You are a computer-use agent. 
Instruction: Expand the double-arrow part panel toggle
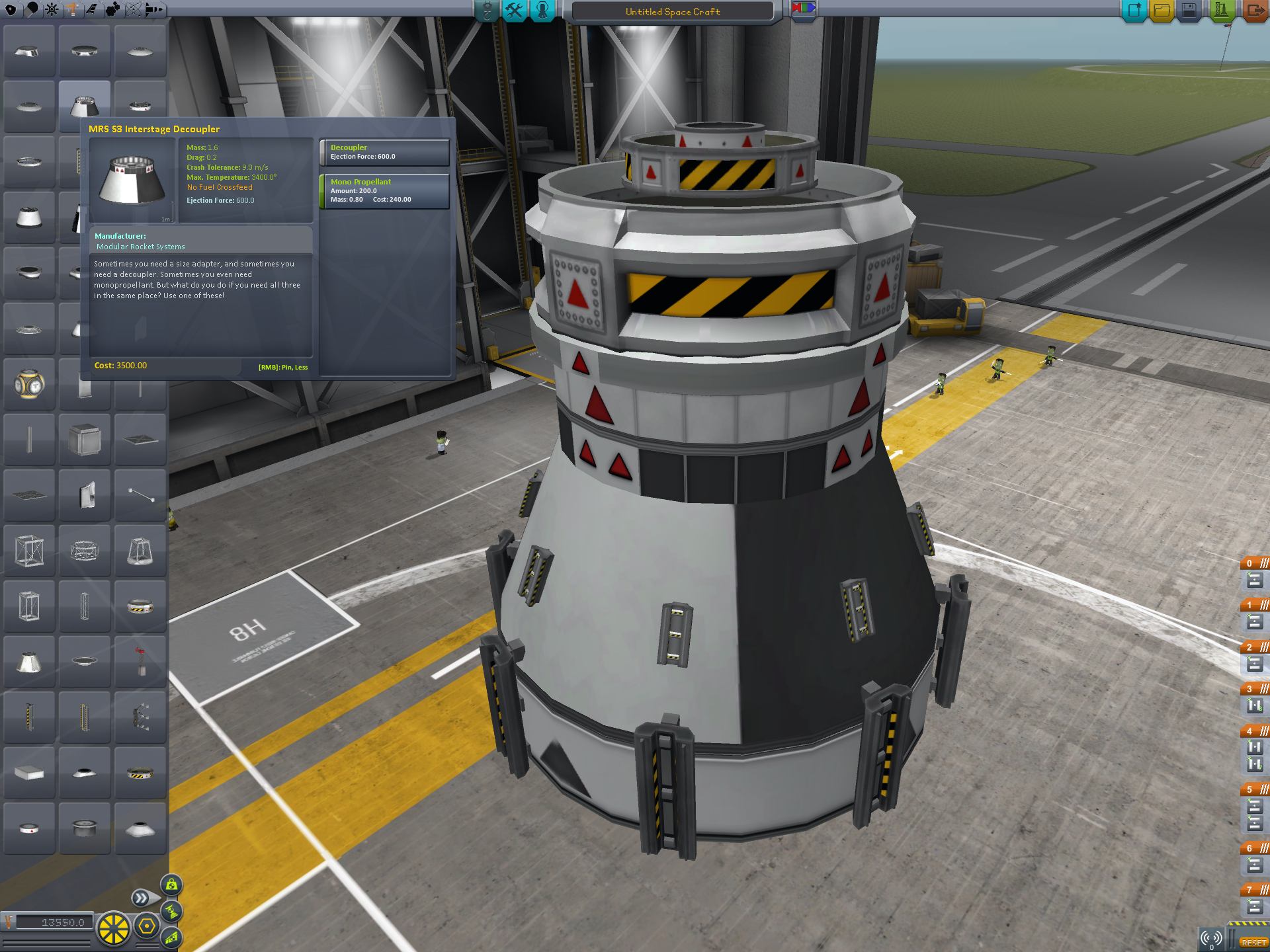pyautogui.click(x=142, y=898)
